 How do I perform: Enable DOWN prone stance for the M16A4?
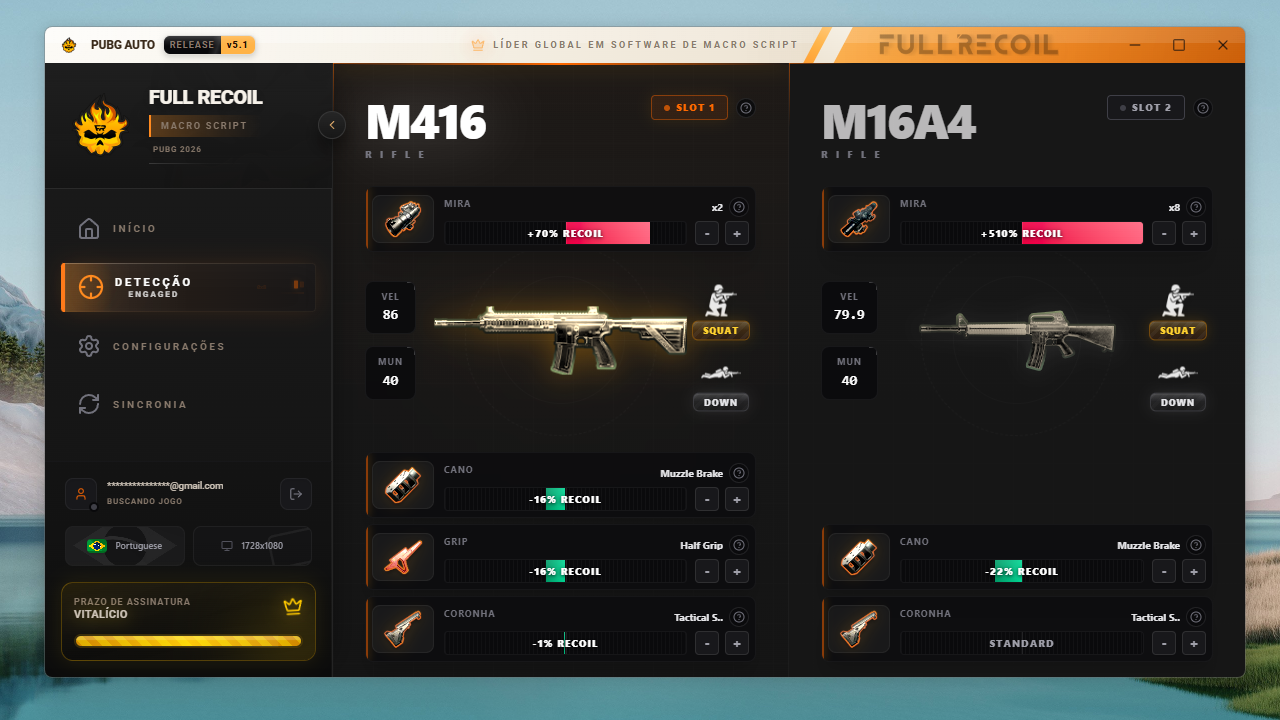[1177, 402]
